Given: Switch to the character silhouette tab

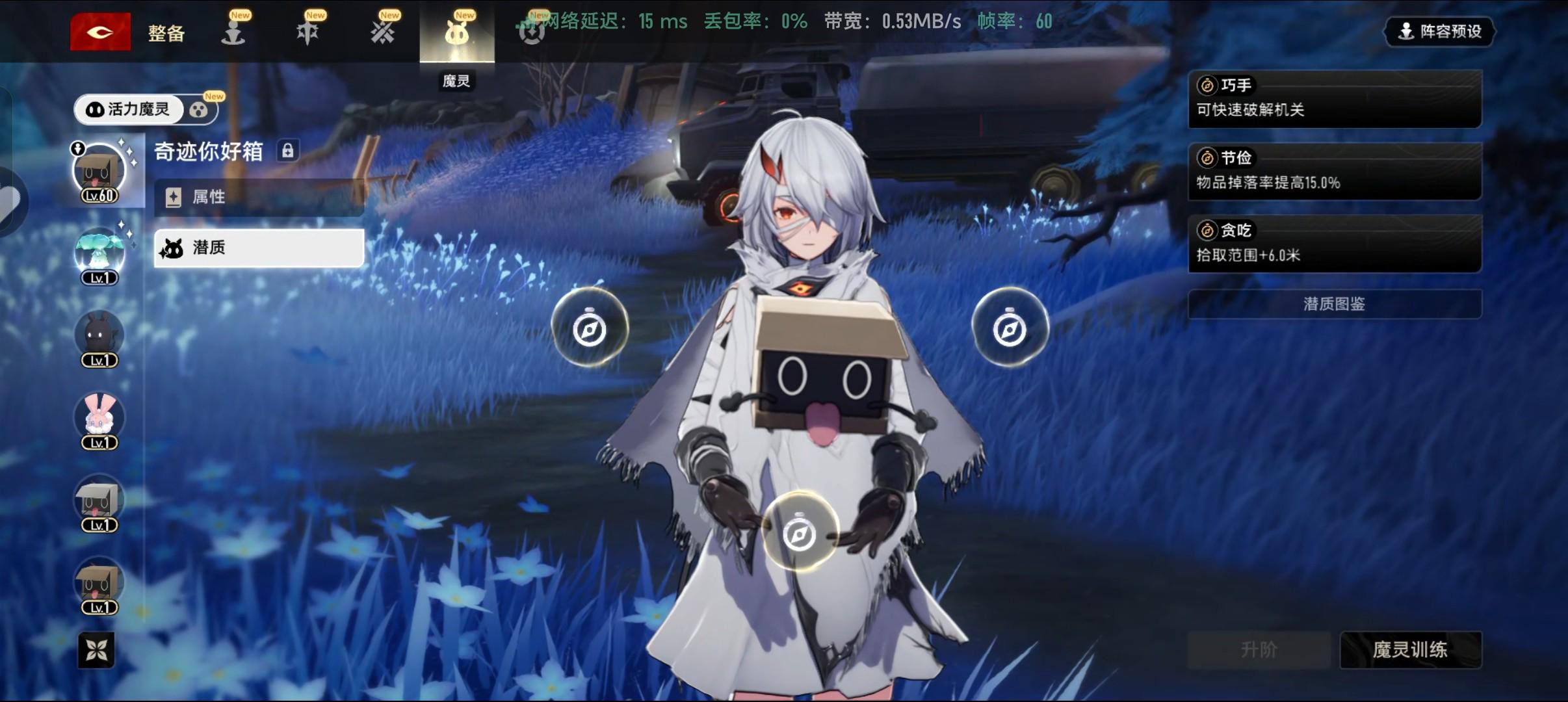Looking at the screenshot, I should 233,31.
